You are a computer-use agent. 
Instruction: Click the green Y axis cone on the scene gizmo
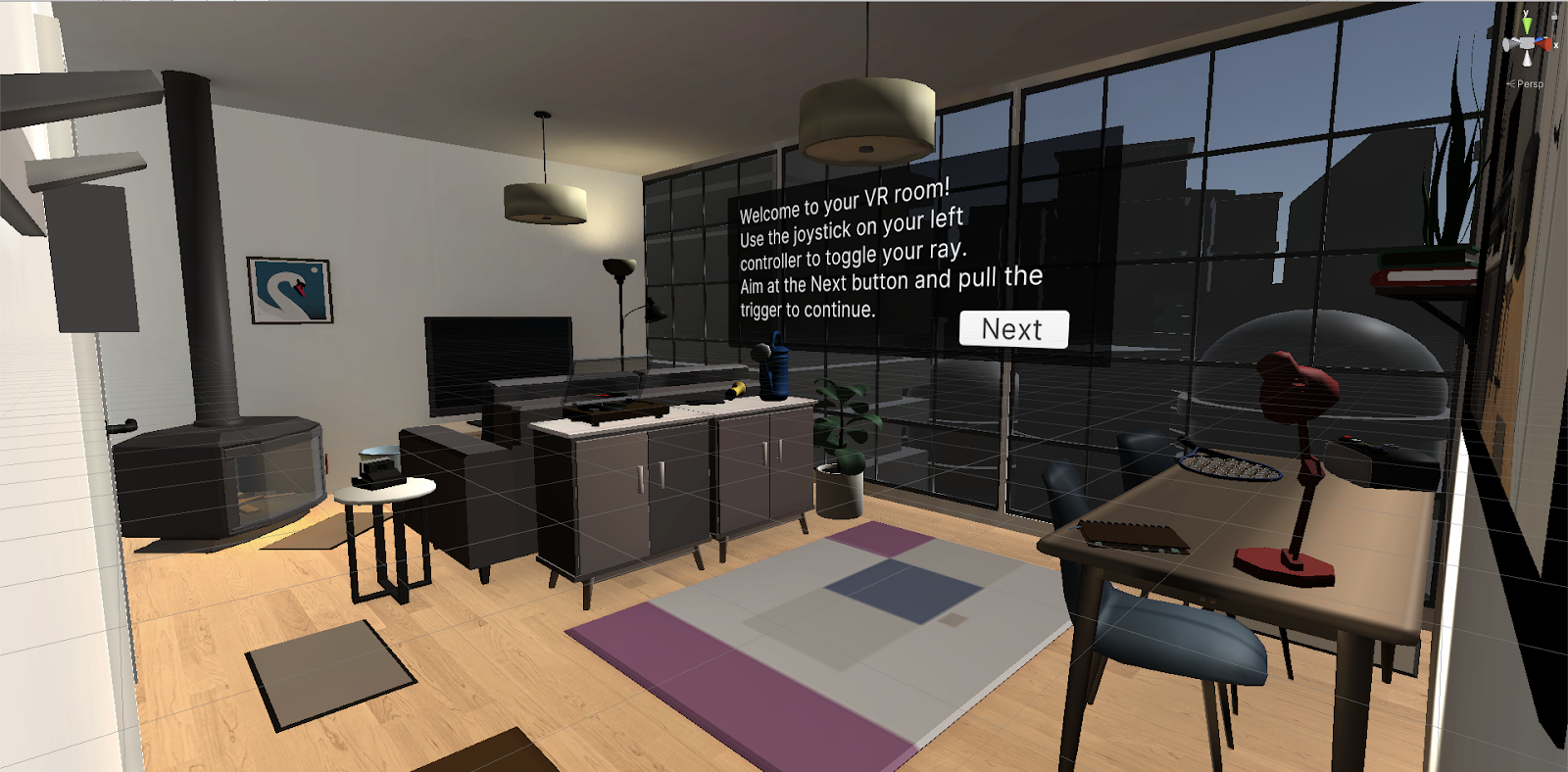tap(1527, 23)
